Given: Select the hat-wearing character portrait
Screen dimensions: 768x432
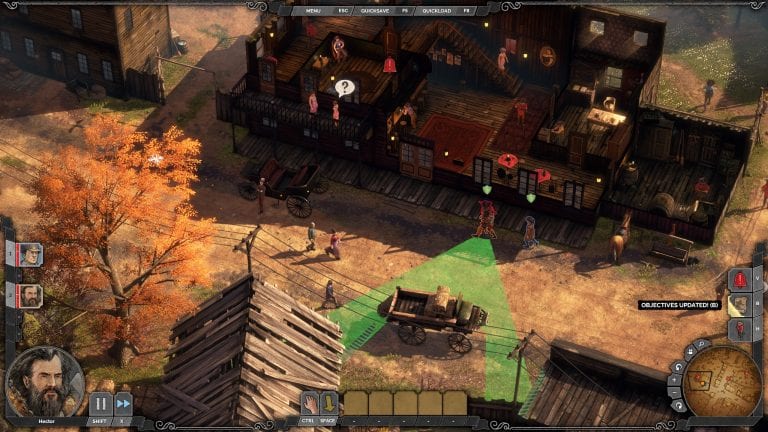Looking at the screenshot, I should 30,255.
